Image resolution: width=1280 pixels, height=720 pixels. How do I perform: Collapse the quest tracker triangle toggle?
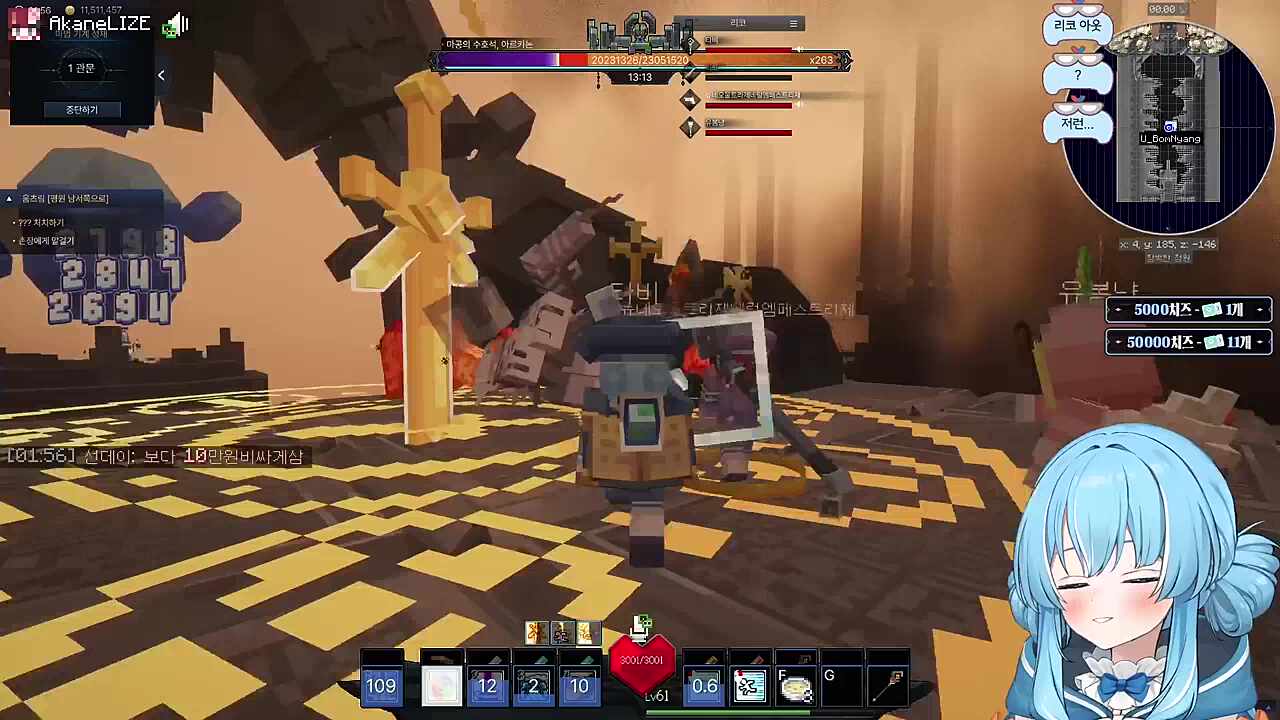(10, 199)
